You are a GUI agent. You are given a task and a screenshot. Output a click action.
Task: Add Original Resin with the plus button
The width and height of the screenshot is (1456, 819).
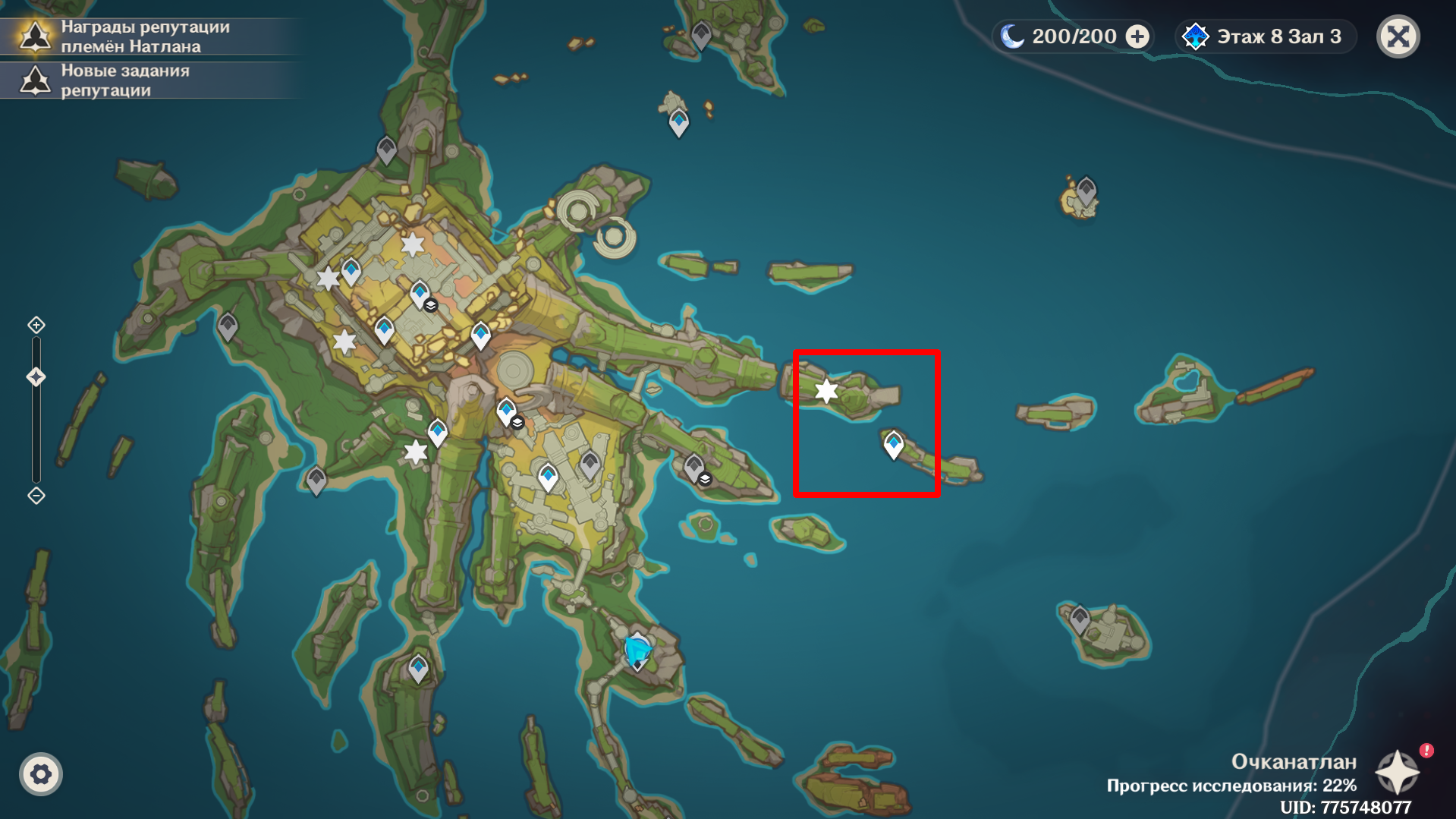coord(1137,36)
